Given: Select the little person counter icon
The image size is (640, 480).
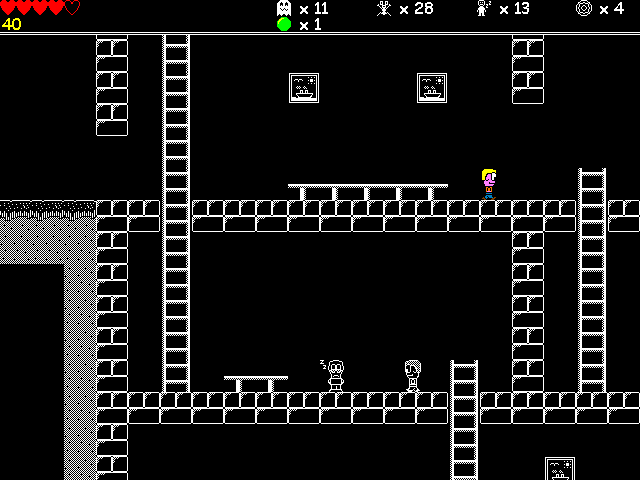Looking at the screenshot, I should (483, 8).
